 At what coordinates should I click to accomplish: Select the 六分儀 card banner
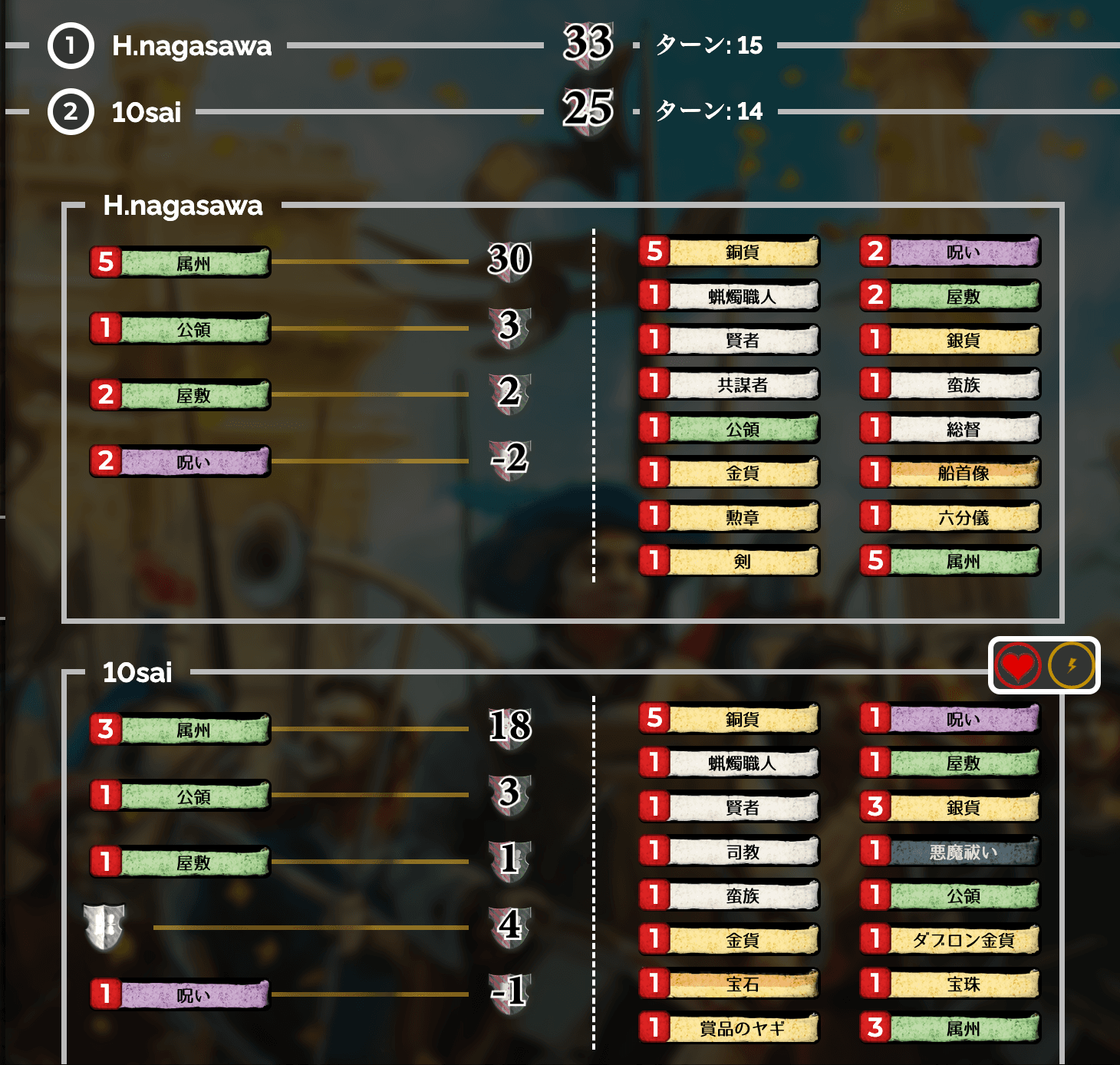pos(950,518)
